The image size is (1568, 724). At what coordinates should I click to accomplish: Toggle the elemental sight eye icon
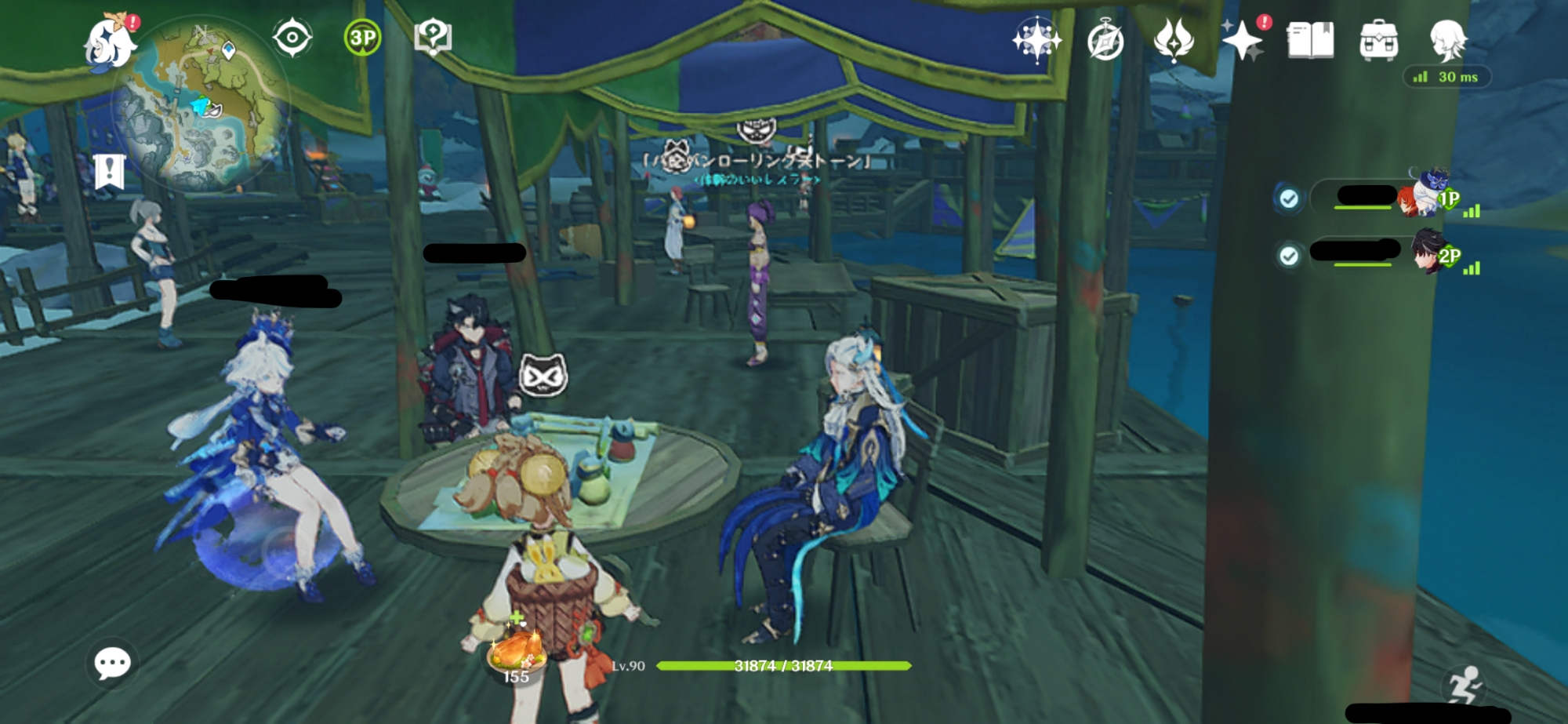click(292, 38)
